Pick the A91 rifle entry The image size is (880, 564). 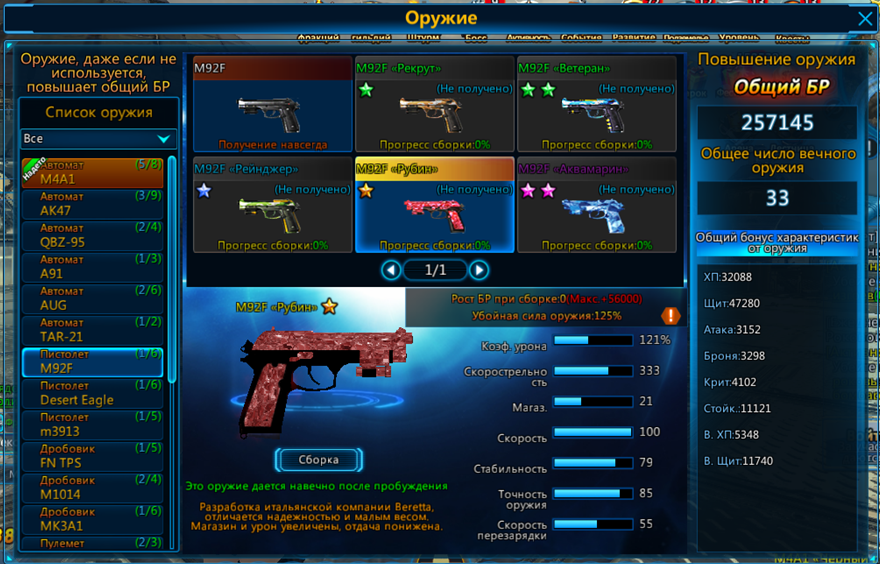tap(92, 268)
